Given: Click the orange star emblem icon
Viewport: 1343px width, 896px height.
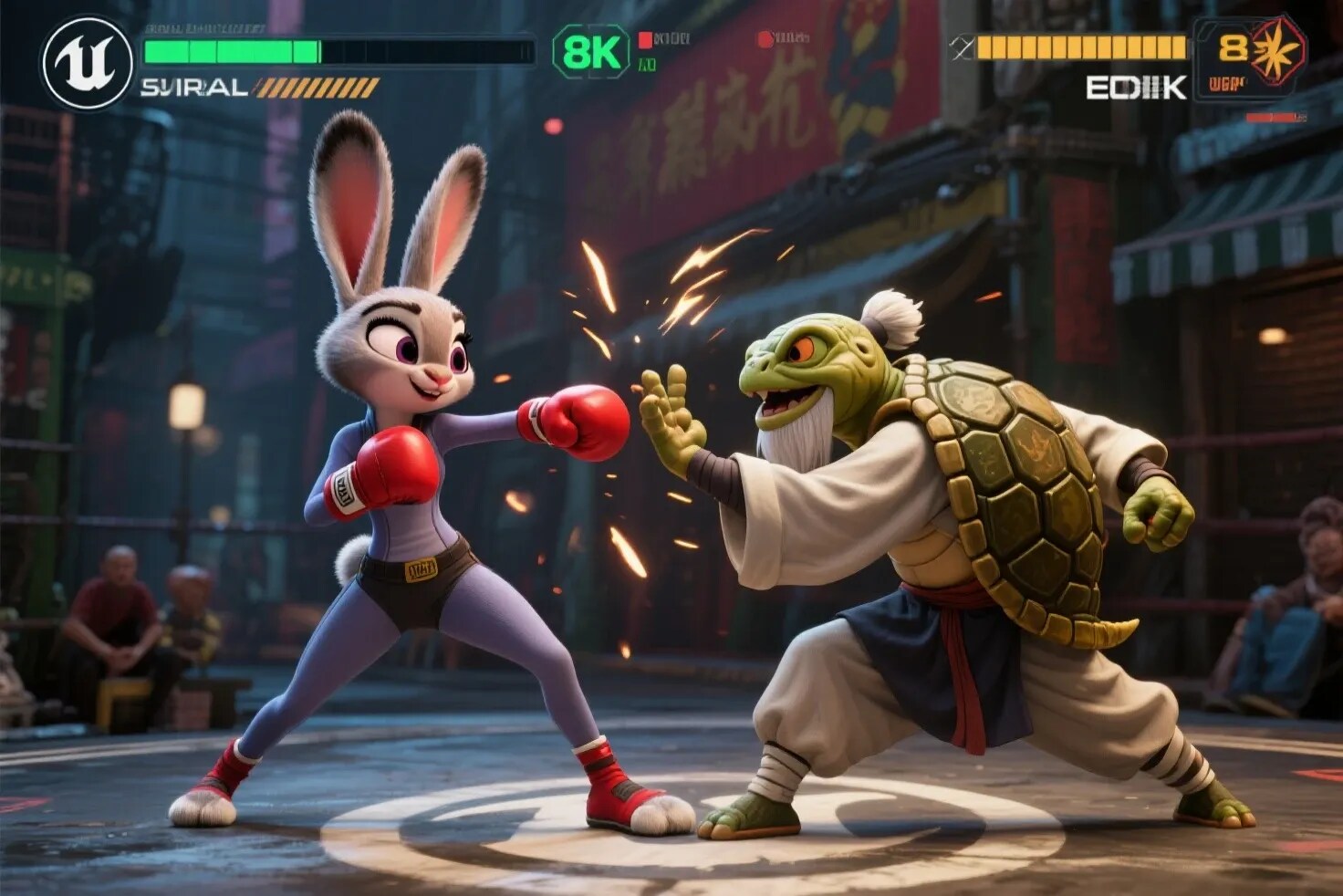Looking at the screenshot, I should tap(1277, 50).
